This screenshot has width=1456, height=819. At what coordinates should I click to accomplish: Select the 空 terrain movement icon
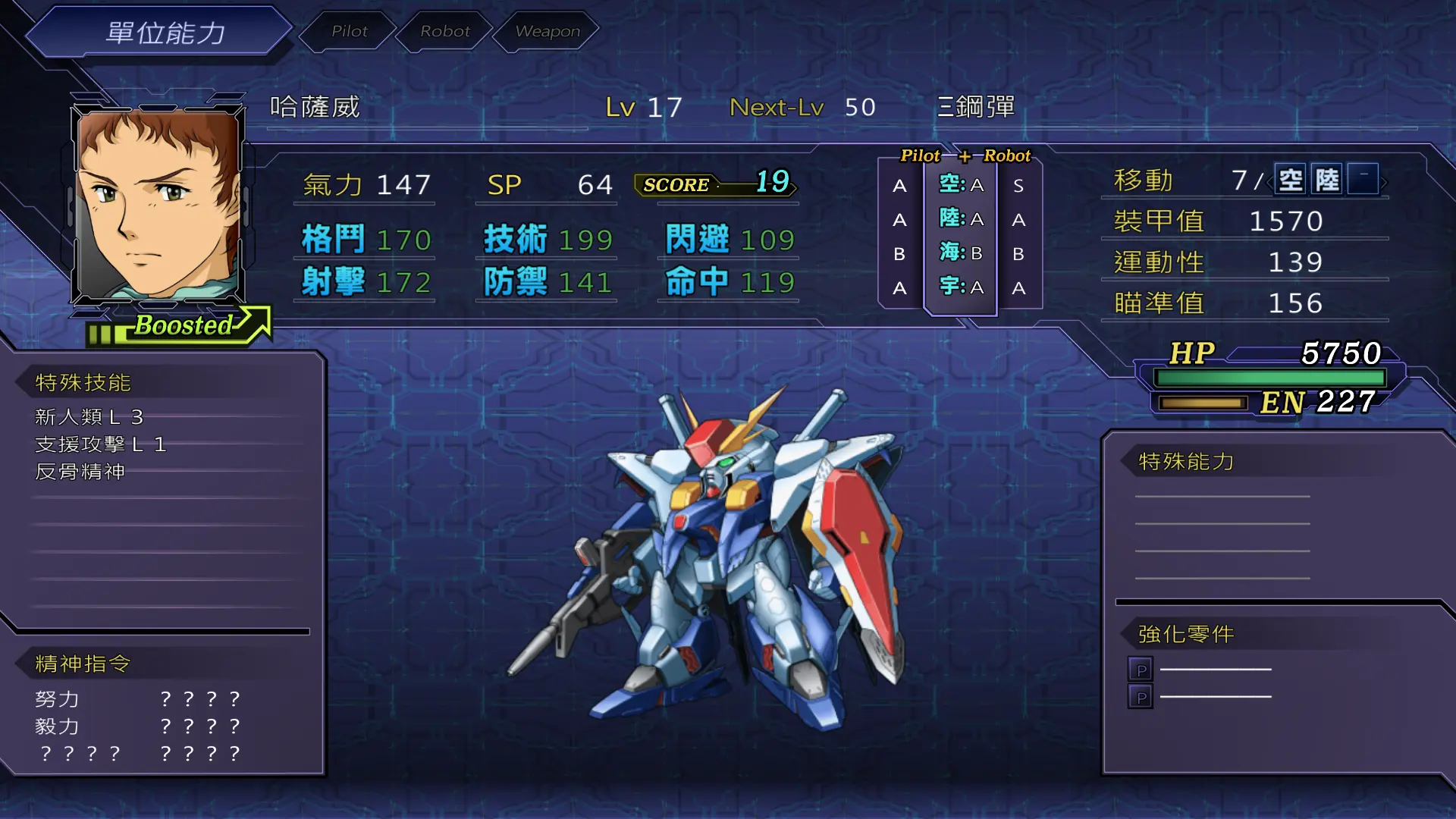[1291, 180]
